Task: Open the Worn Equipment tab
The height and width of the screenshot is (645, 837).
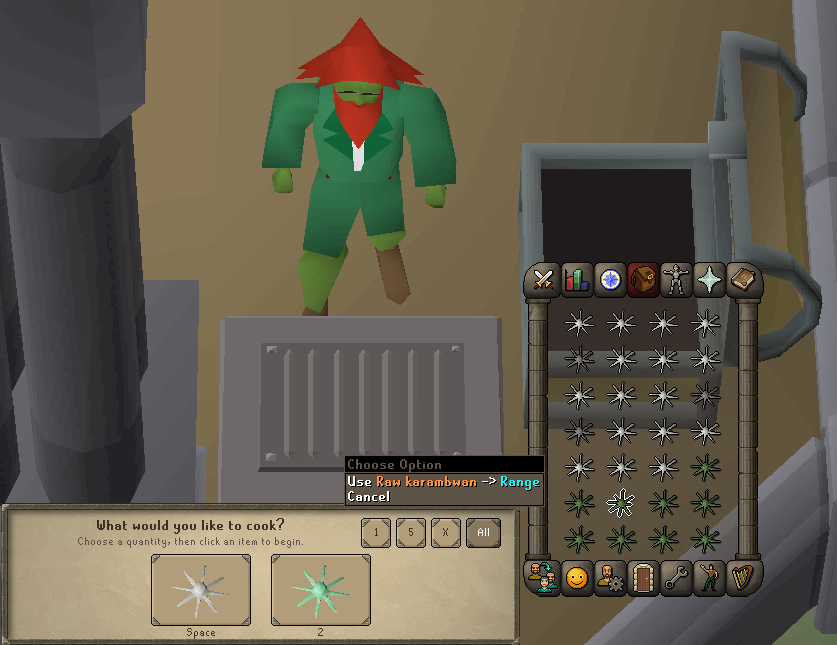Action: click(676, 280)
